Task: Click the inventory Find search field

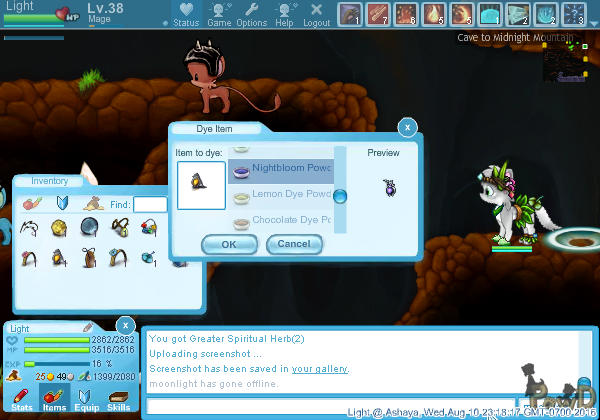Action: pos(150,204)
